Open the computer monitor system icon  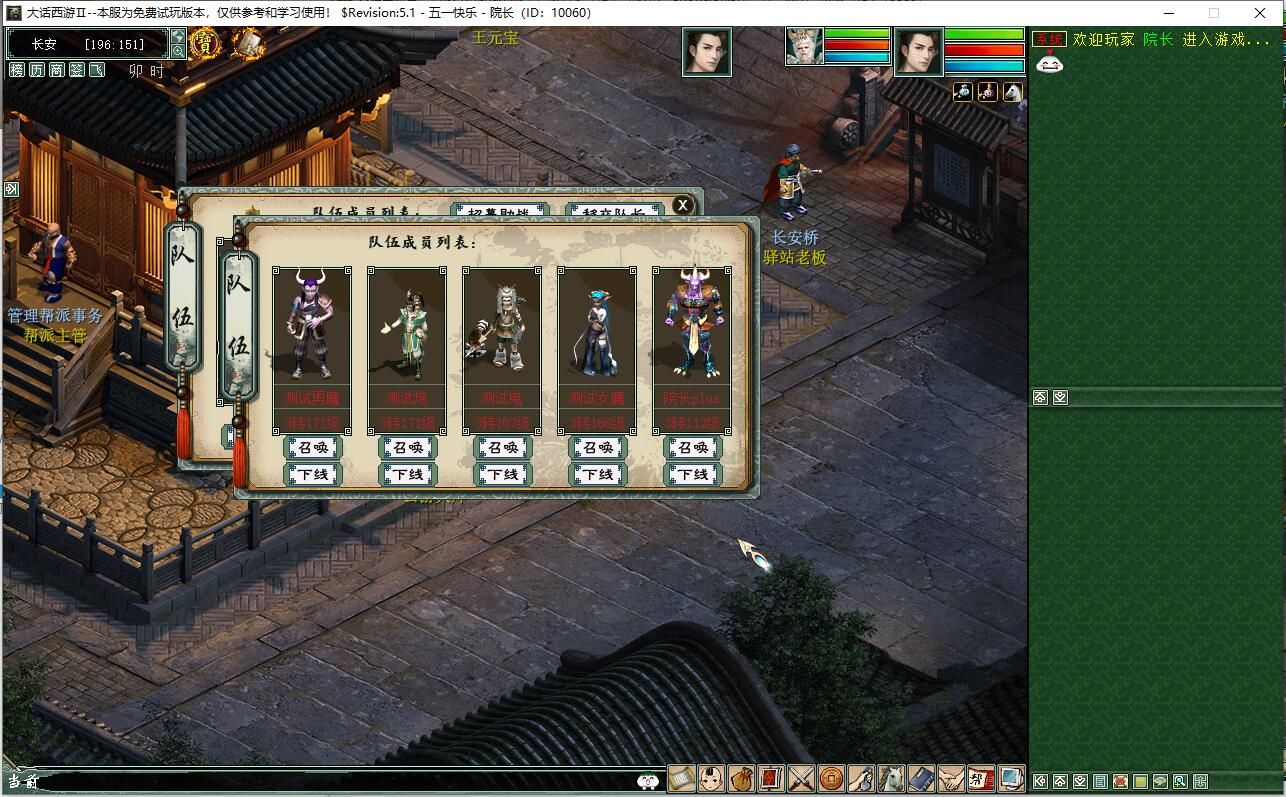[1011, 778]
